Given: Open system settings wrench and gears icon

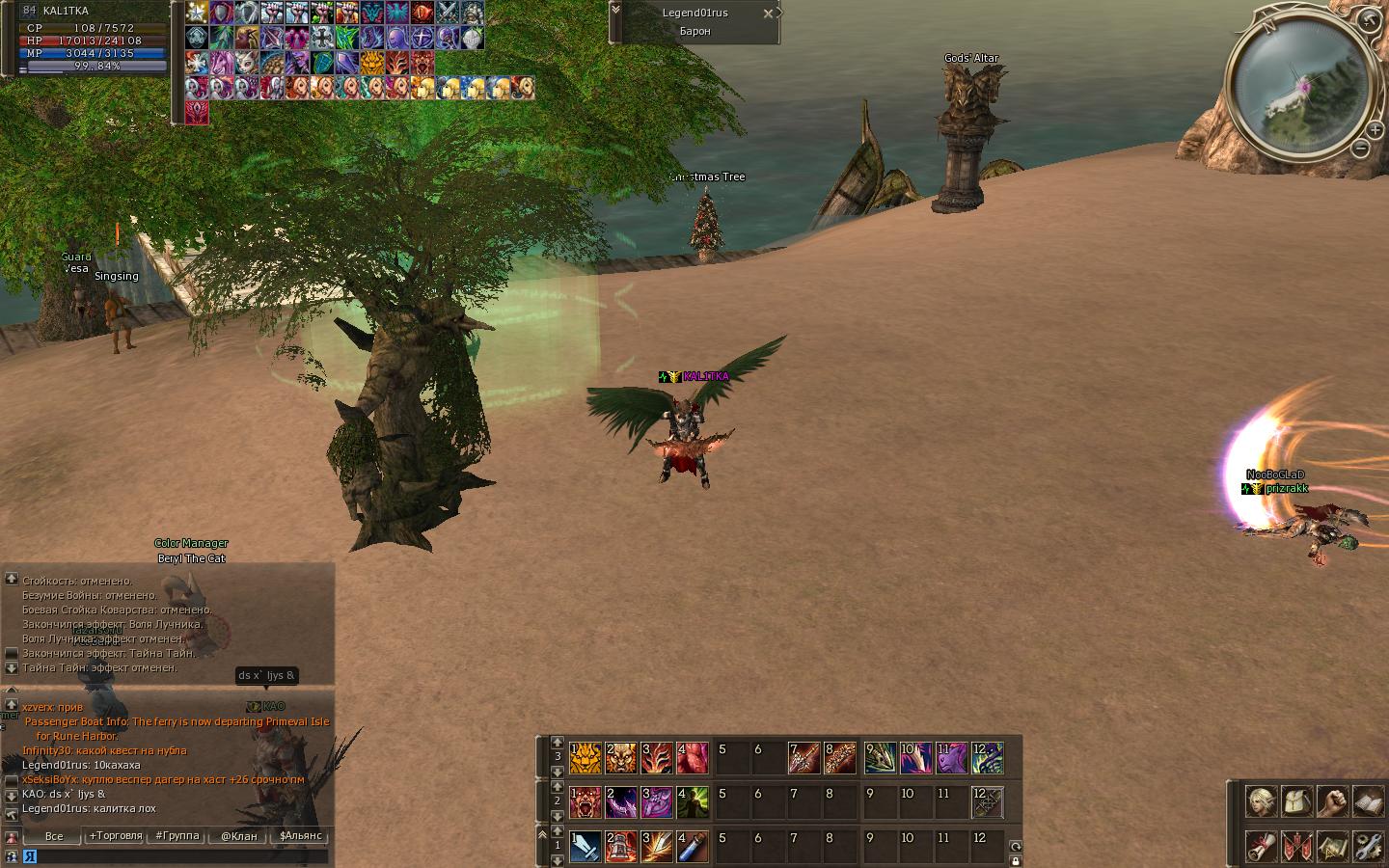Looking at the screenshot, I should tap(1368, 846).
